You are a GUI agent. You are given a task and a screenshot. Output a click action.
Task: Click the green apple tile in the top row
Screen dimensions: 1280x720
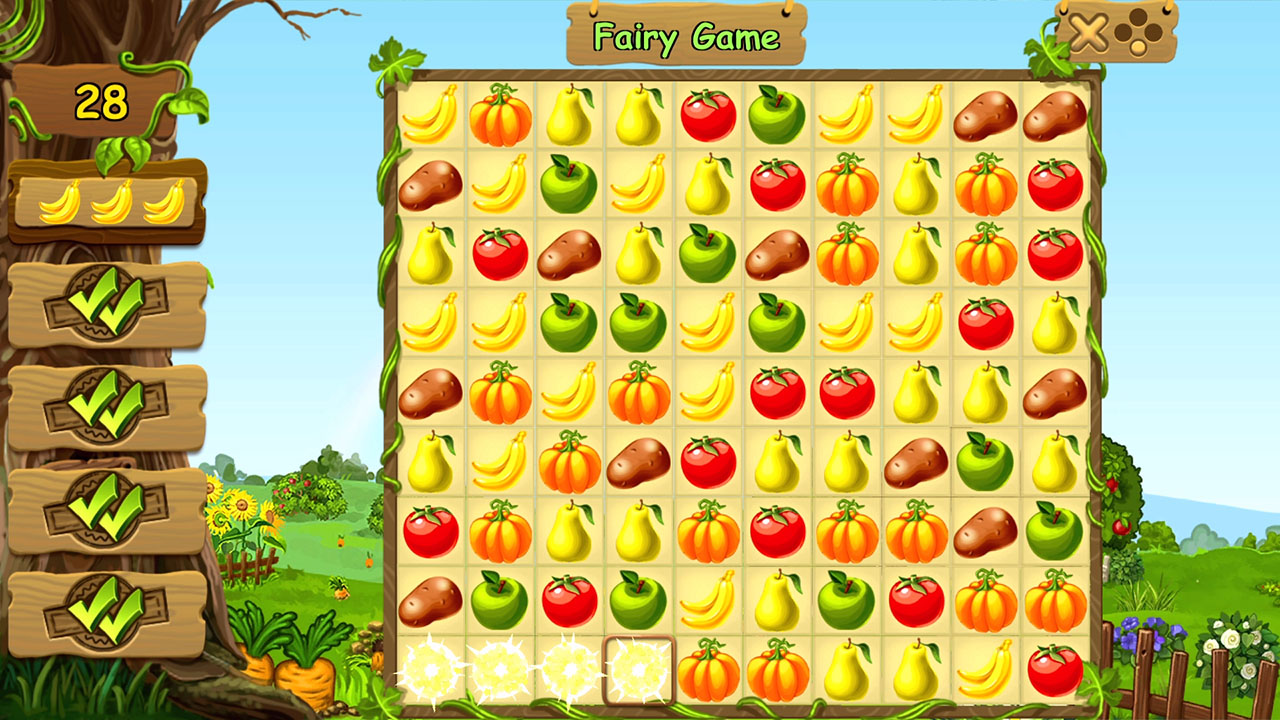777,115
